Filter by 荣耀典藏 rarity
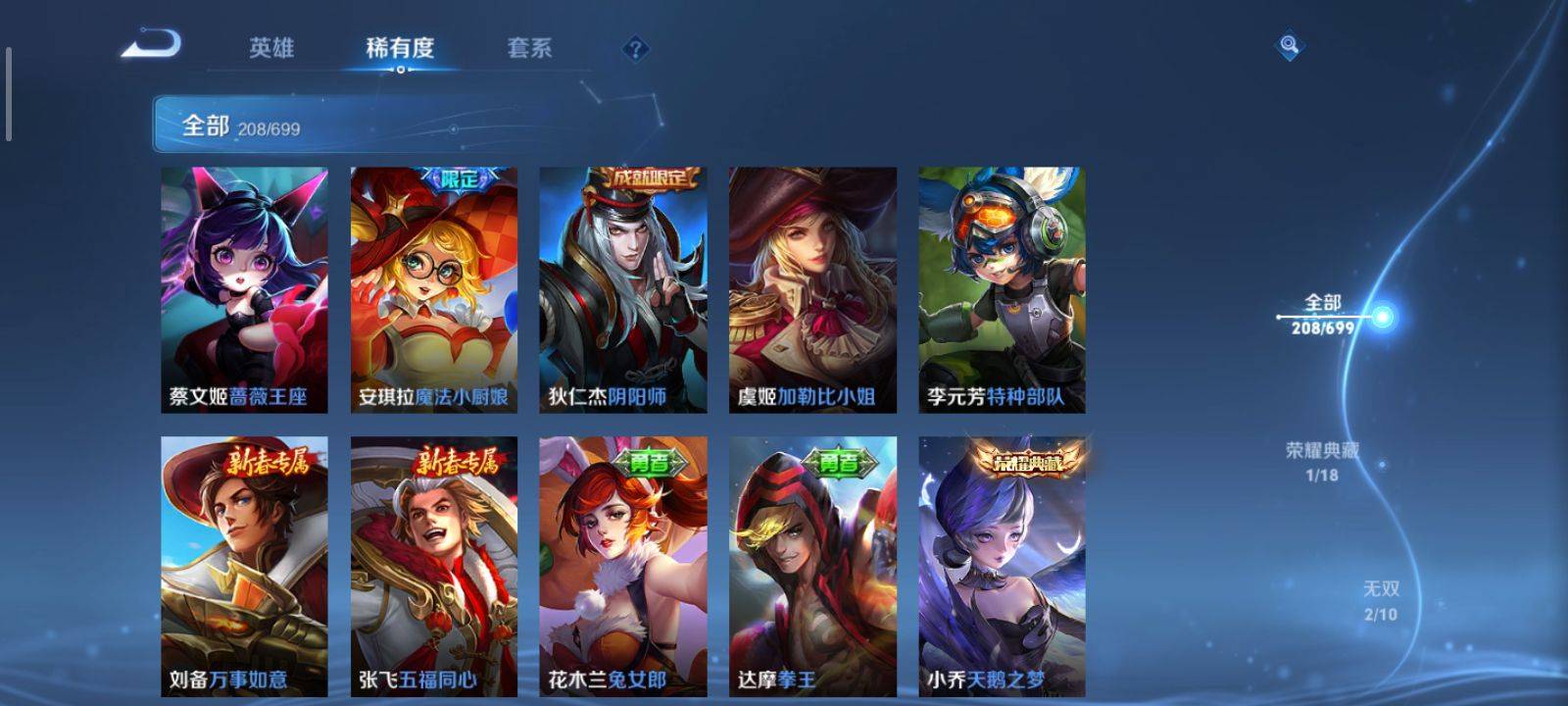 click(x=1322, y=461)
